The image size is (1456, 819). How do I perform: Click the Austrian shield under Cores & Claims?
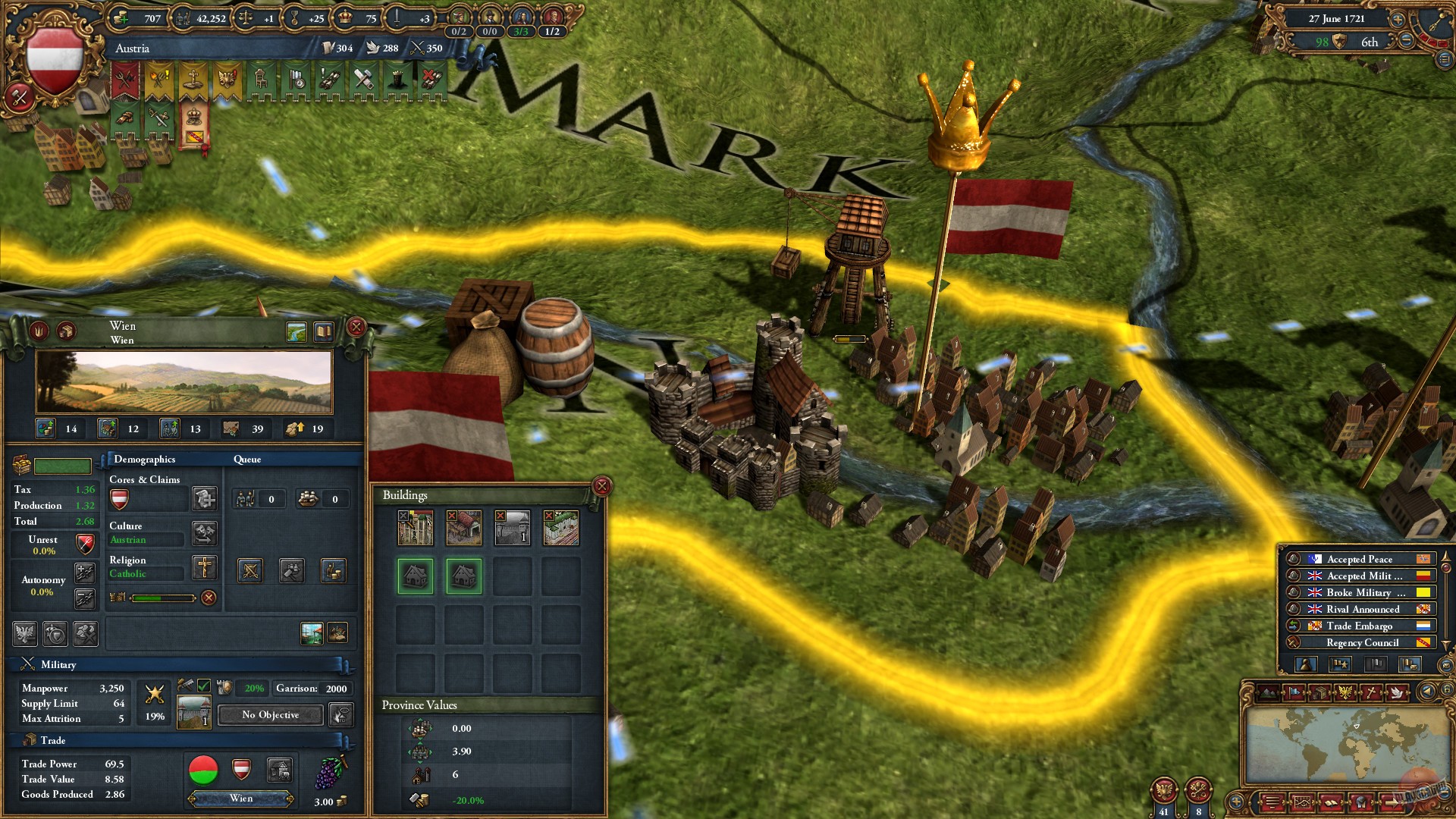[x=120, y=498]
